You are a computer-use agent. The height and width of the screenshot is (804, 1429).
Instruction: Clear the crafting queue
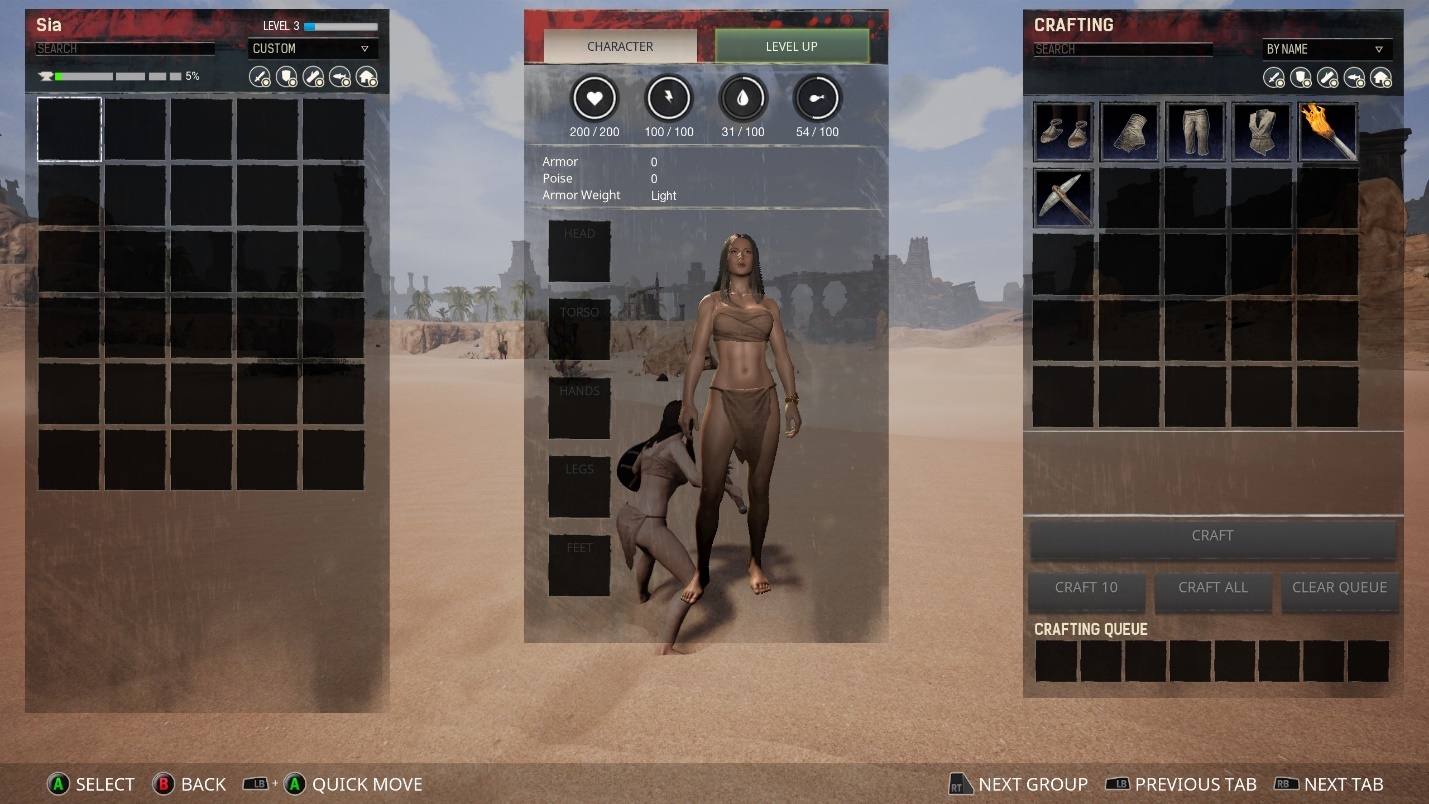point(1339,588)
